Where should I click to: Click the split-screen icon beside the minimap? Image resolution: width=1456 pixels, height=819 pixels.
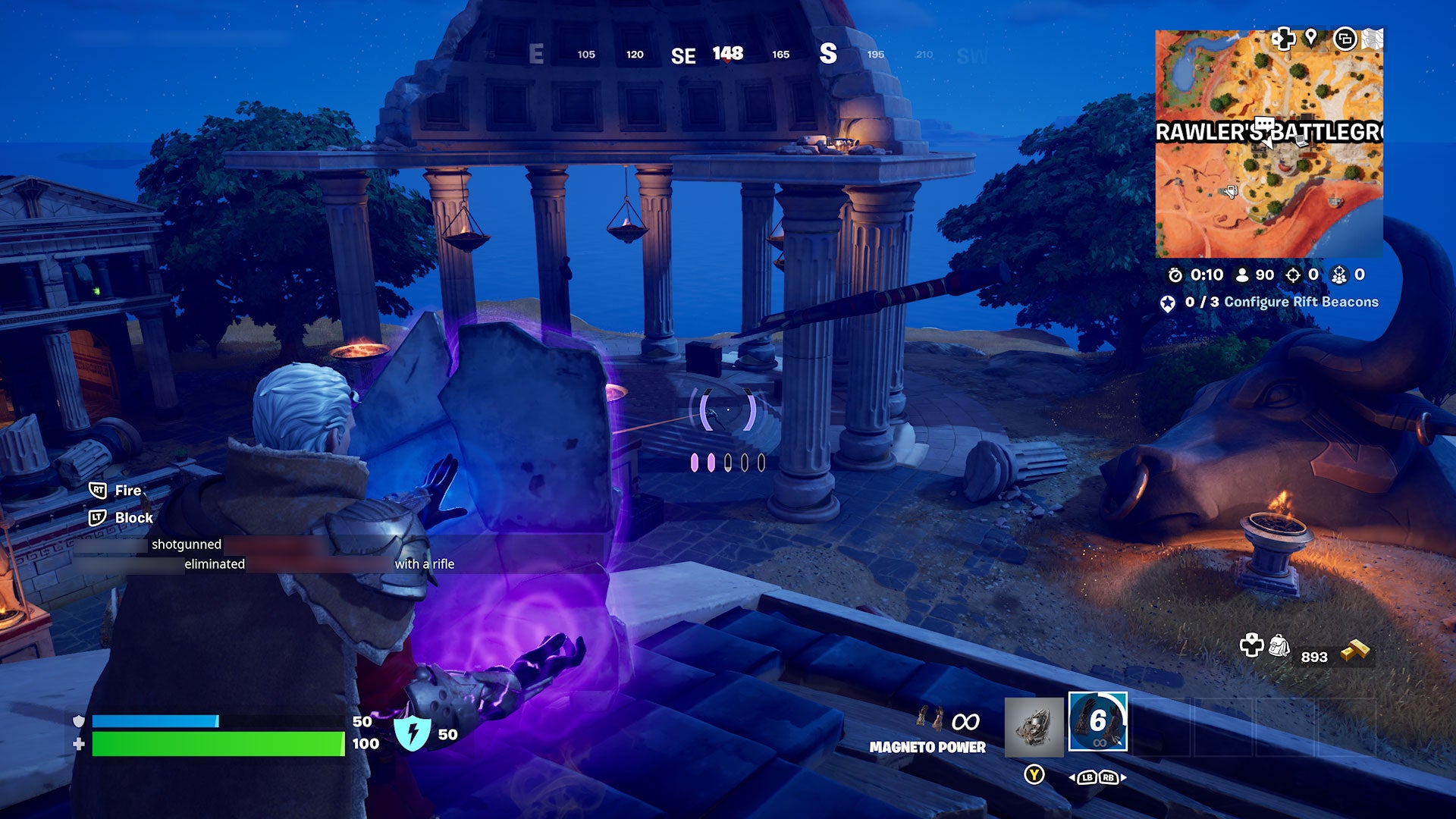tap(1346, 37)
